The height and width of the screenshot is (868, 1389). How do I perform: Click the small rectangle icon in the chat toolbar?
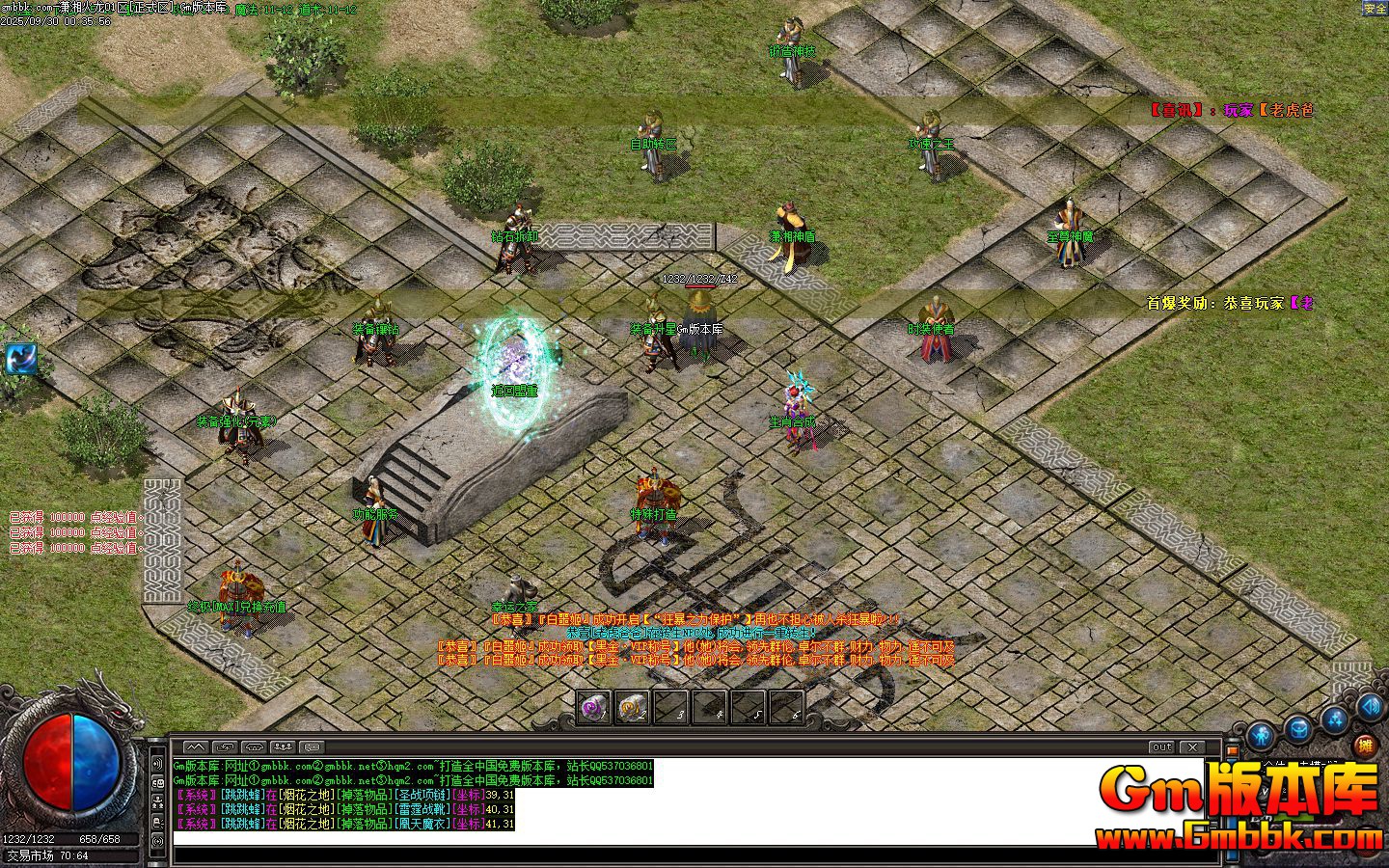point(252,746)
